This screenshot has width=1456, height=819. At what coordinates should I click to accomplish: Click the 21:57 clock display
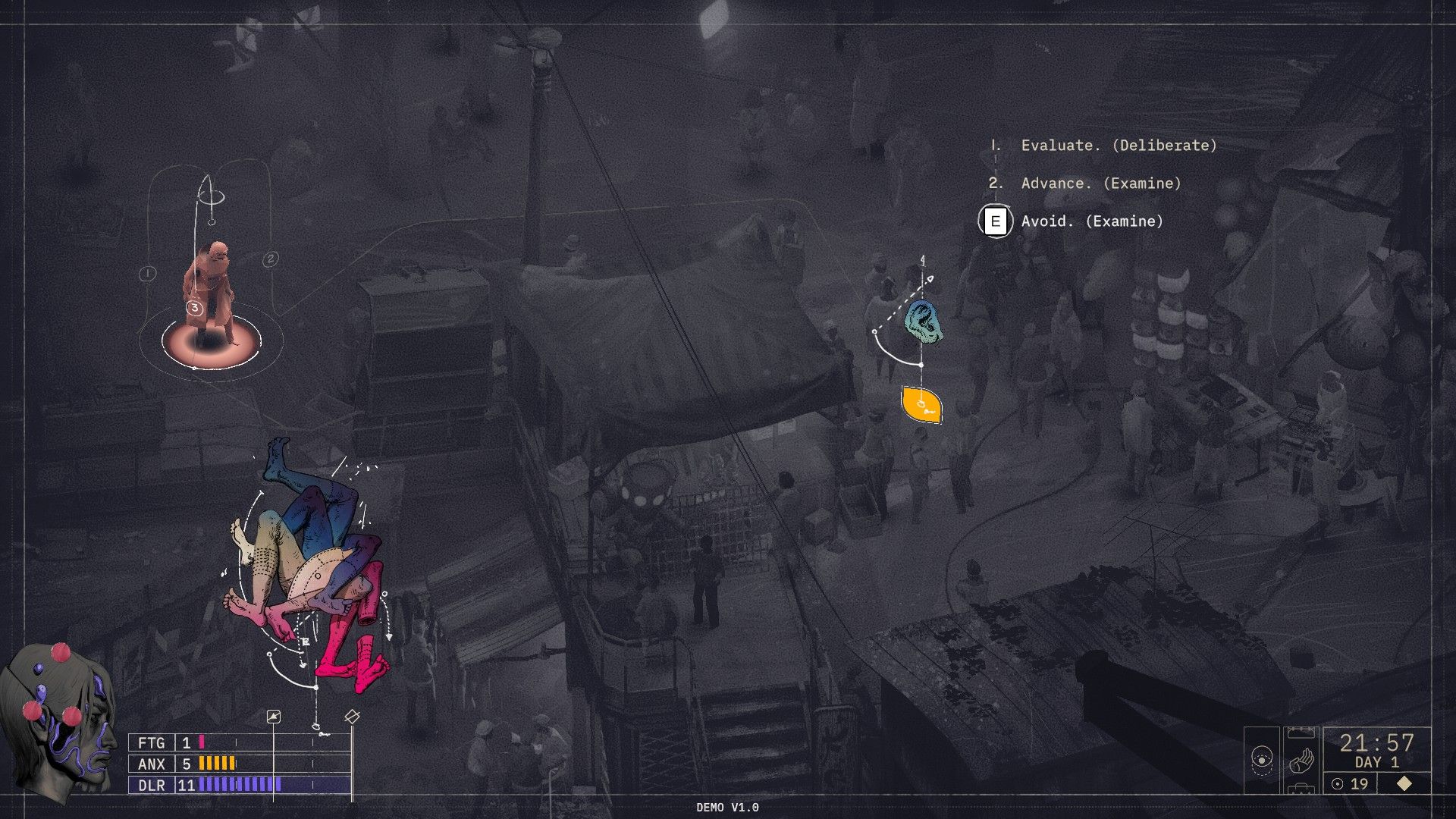[1376, 742]
